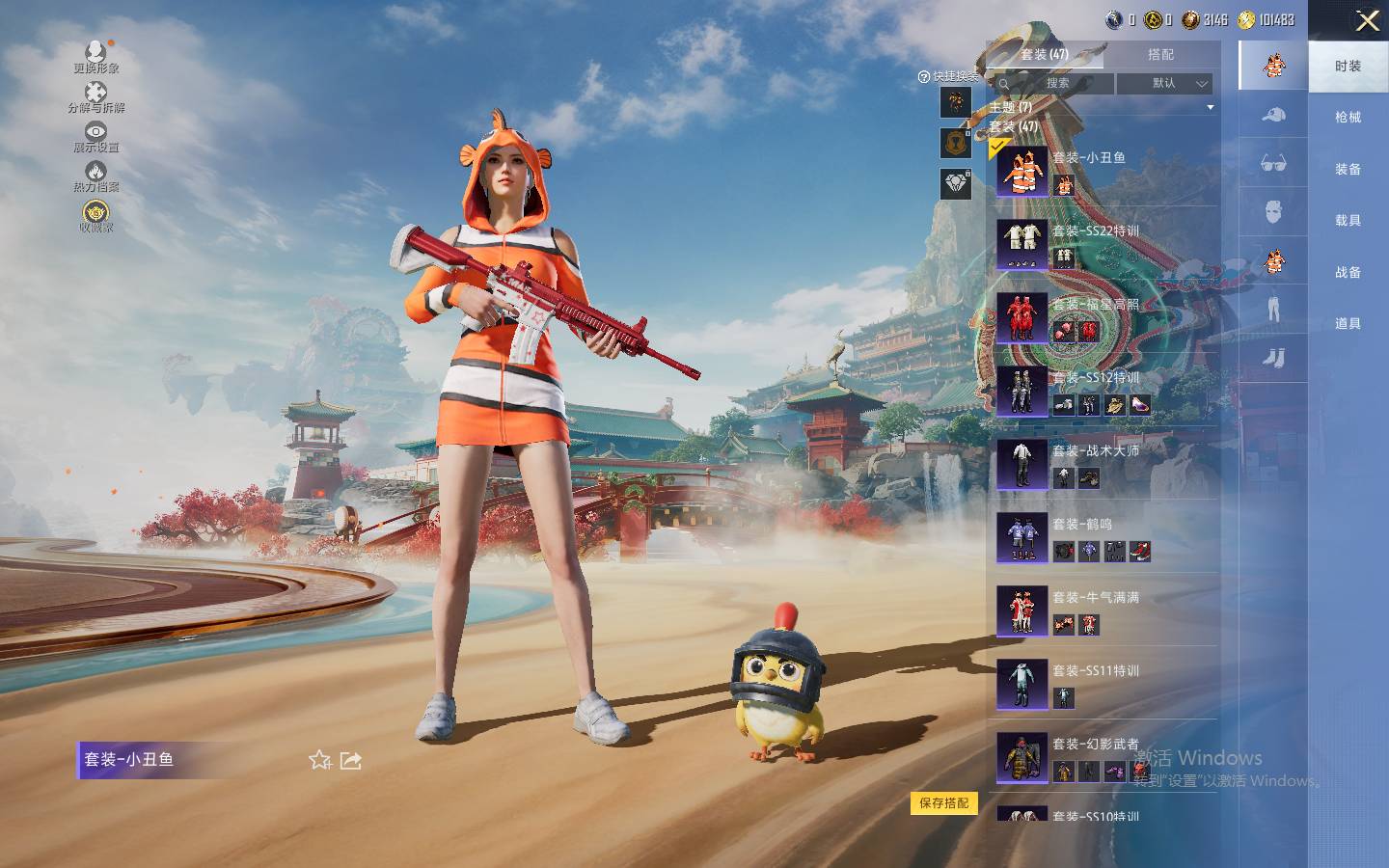Click the 保存搭配 save outfit button
Image resolution: width=1389 pixels, height=868 pixels.
click(x=943, y=802)
